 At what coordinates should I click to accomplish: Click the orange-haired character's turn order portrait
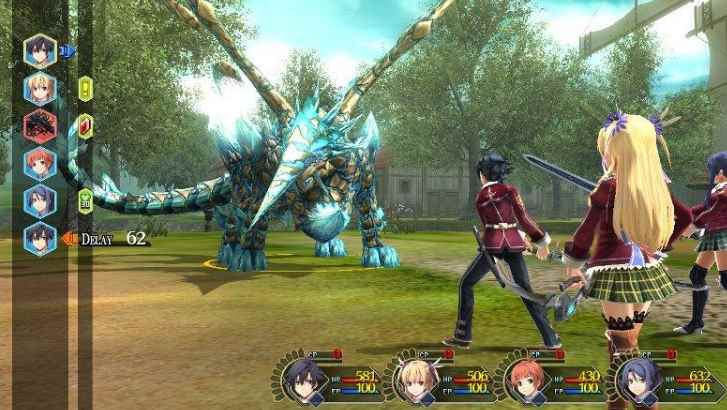pyautogui.click(x=41, y=162)
